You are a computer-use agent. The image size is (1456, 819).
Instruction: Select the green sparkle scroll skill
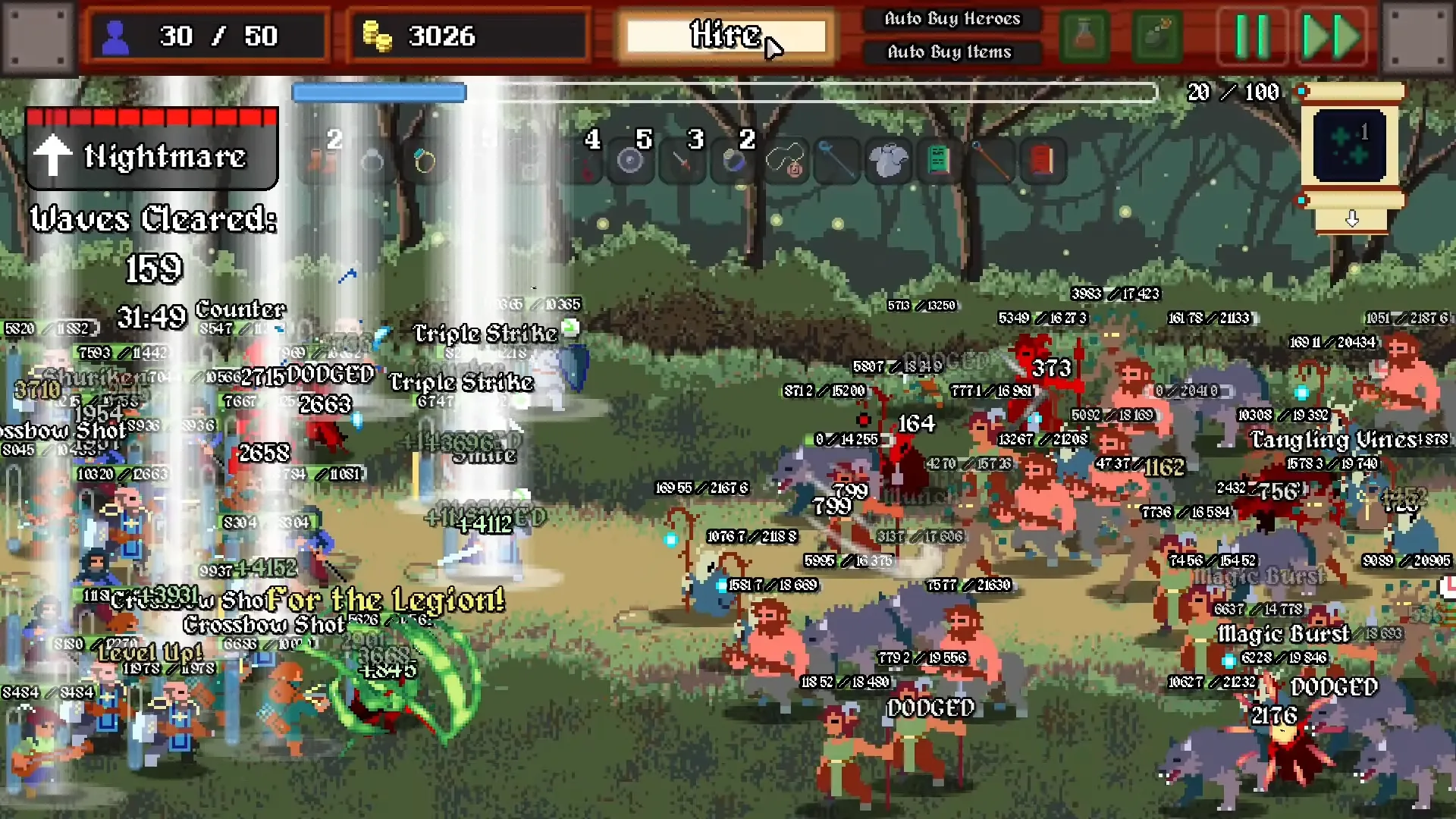[x=1351, y=146]
